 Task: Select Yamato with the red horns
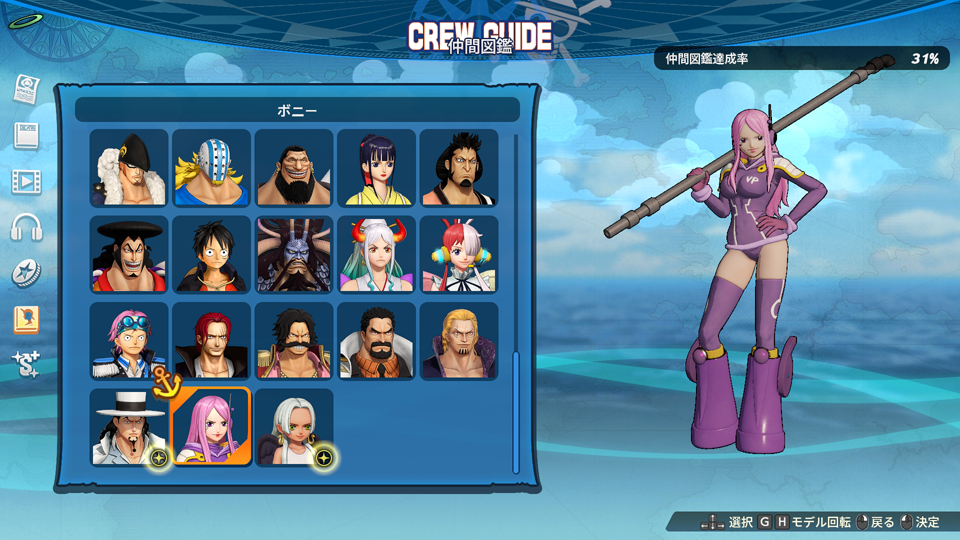(376, 254)
